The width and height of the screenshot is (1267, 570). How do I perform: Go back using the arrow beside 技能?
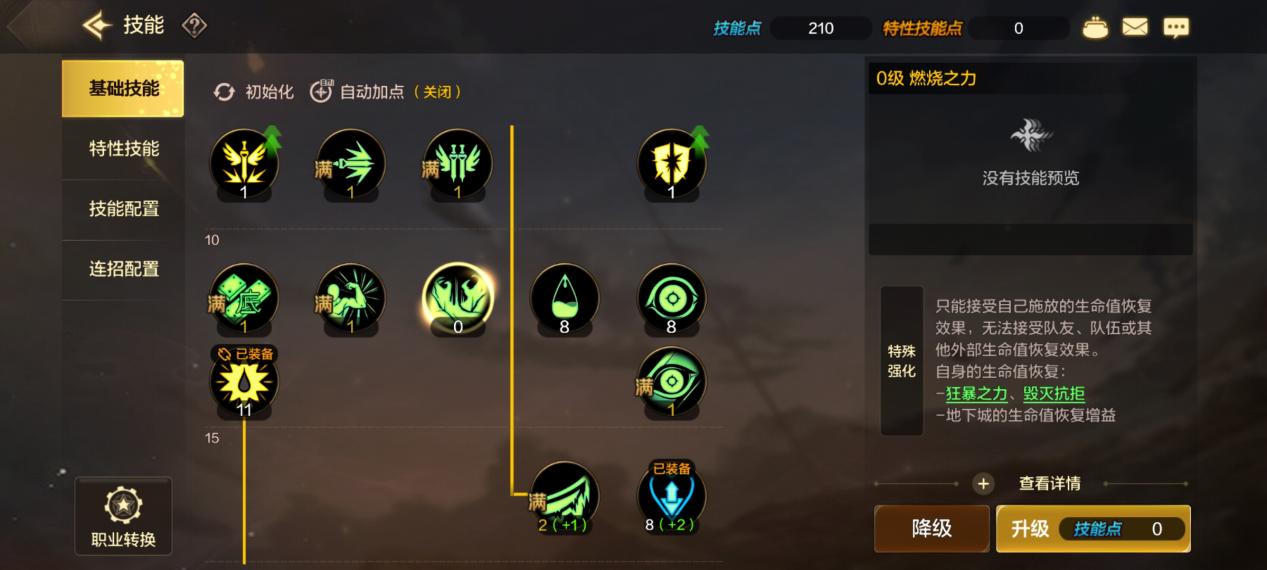pyautogui.click(x=97, y=25)
